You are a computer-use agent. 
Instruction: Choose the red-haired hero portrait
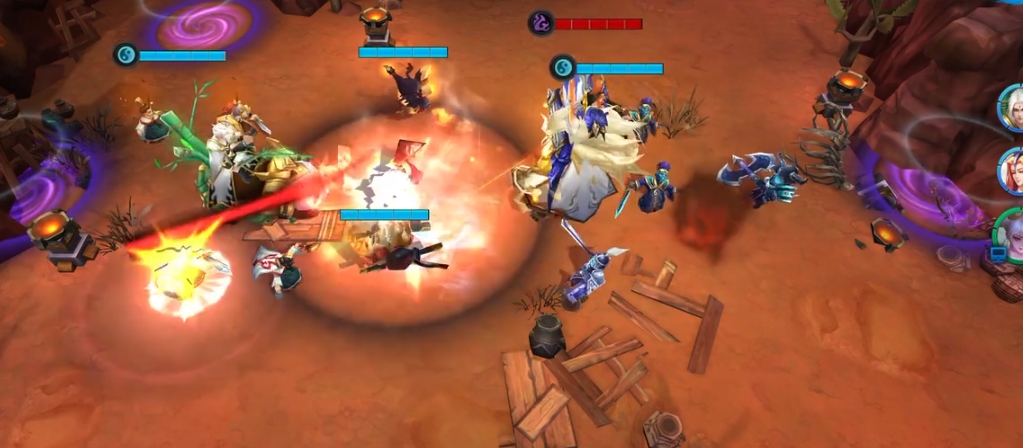[1012, 170]
